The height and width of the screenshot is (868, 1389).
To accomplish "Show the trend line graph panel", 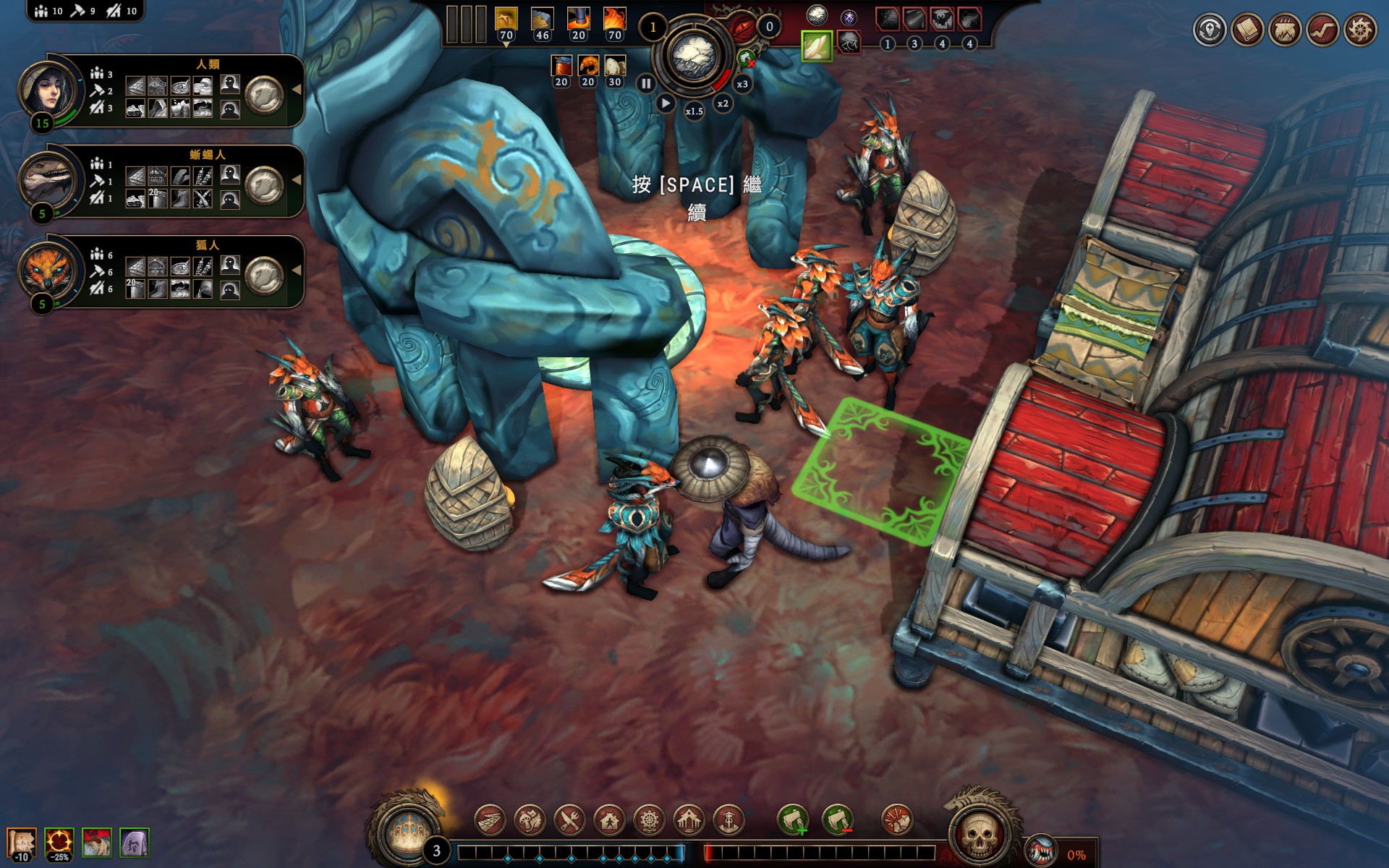I will [1322, 30].
